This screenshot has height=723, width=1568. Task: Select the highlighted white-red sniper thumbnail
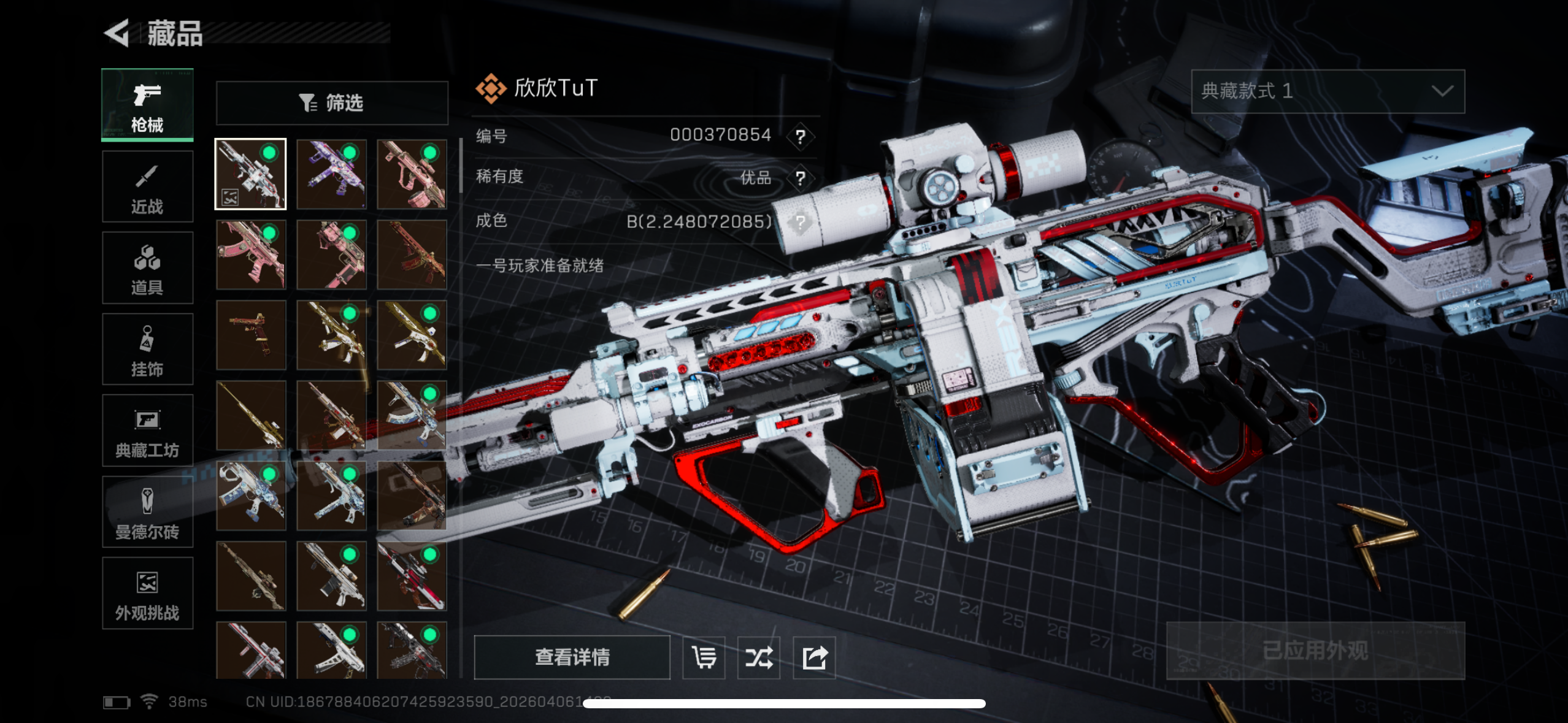(x=250, y=174)
